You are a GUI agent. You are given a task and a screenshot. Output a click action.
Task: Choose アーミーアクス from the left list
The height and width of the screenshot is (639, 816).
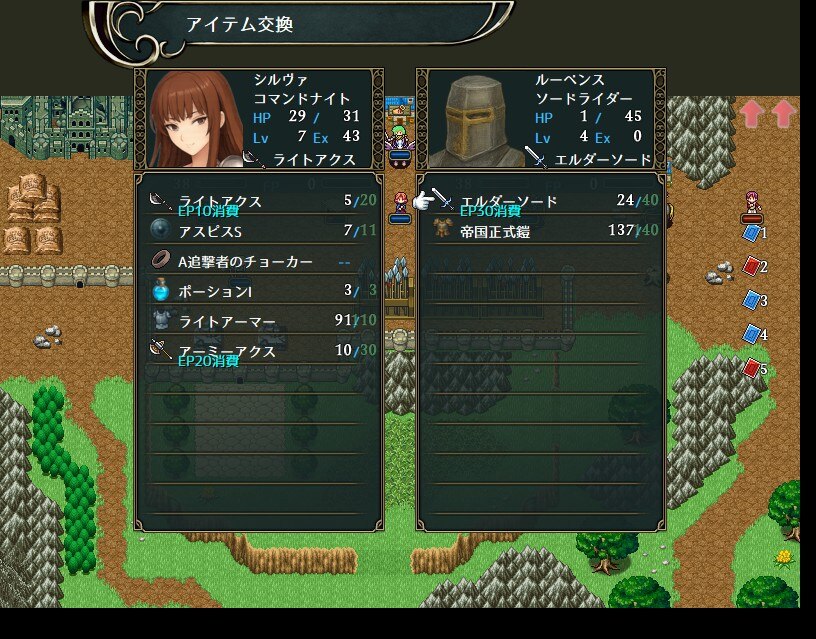[259, 351]
